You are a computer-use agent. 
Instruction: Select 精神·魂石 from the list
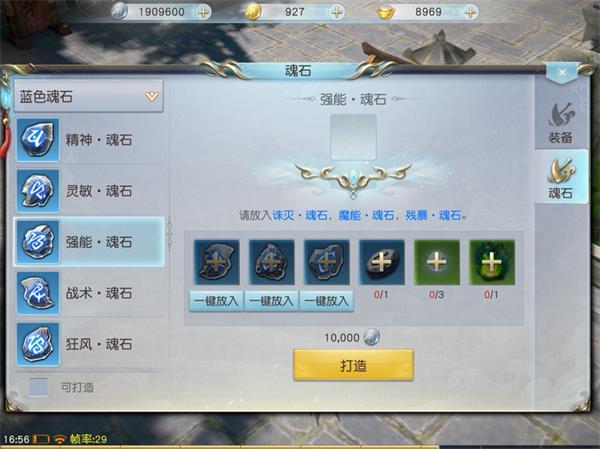click(89, 139)
